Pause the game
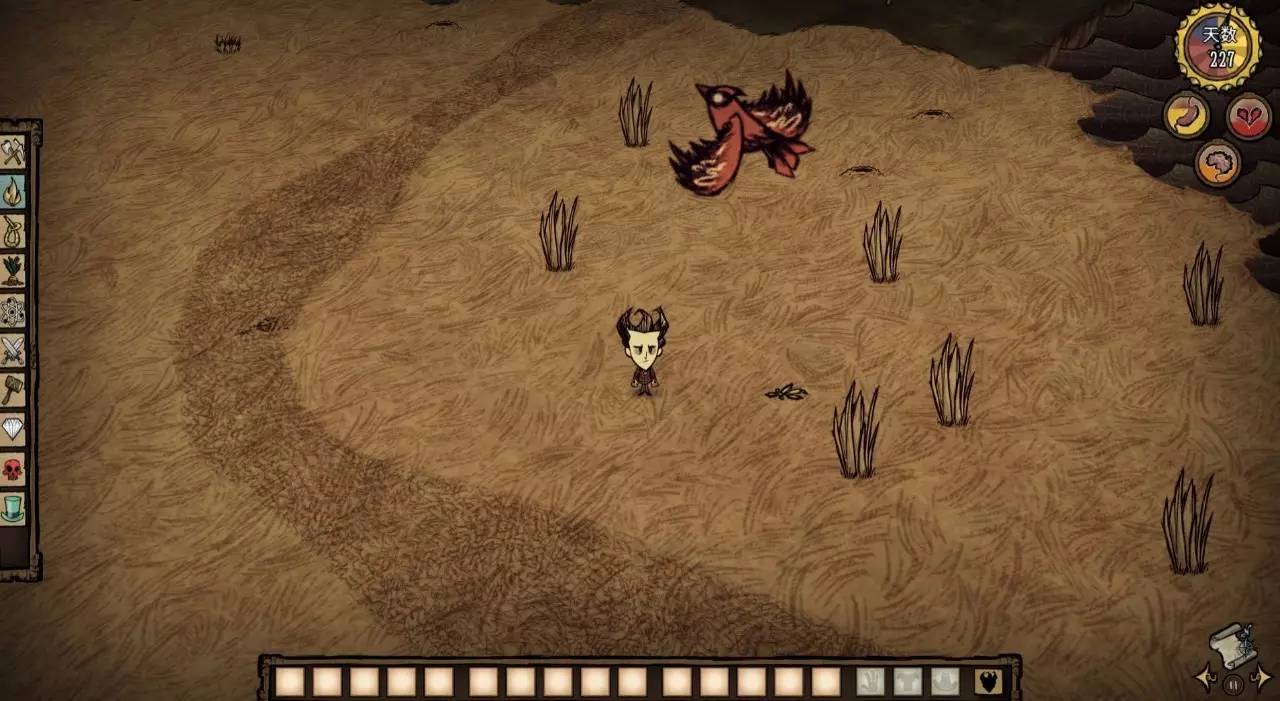Image resolution: width=1280 pixels, height=701 pixels. [1232, 685]
